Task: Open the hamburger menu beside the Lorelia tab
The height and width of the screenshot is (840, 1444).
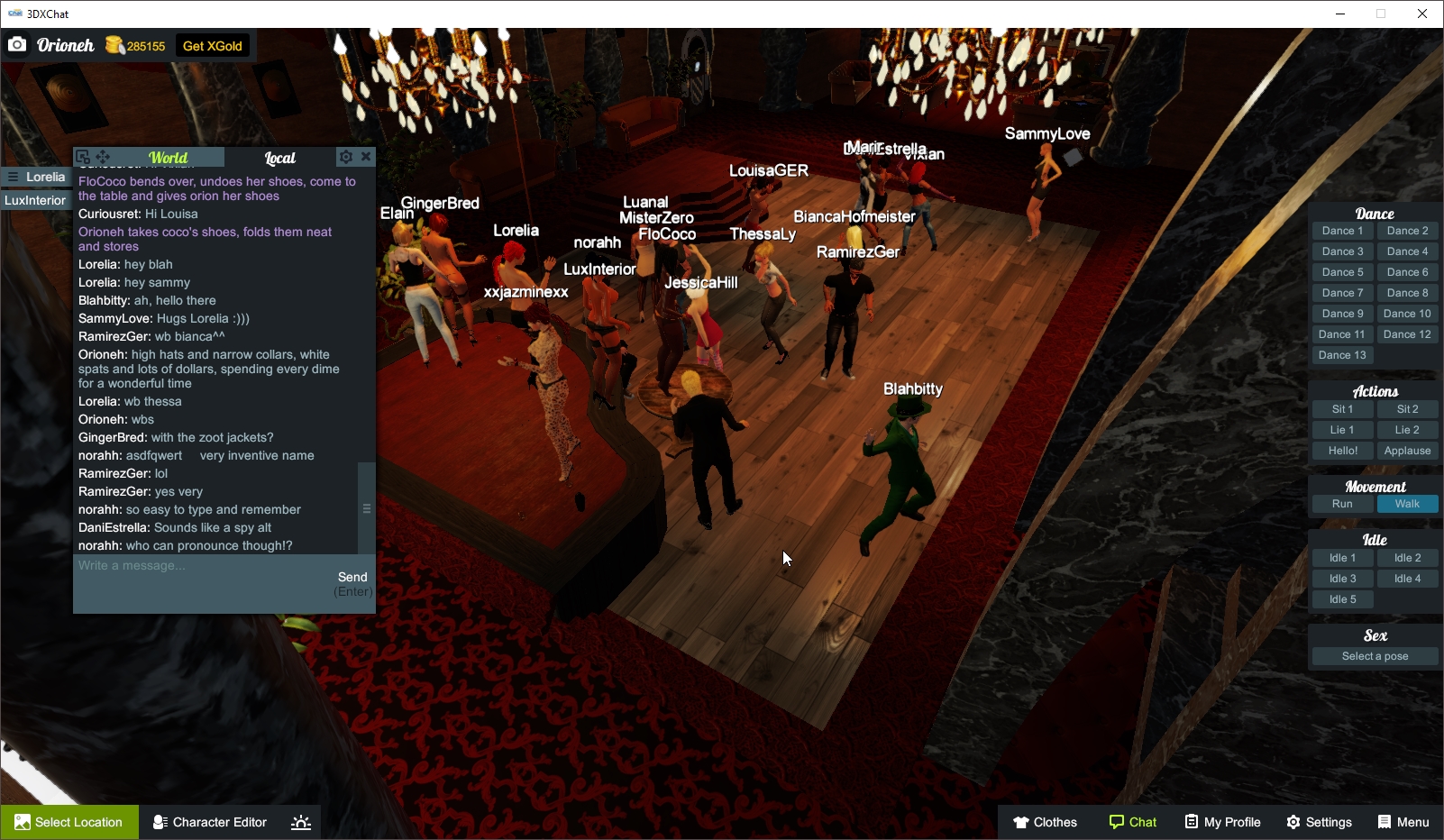Action: [x=14, y=177]
